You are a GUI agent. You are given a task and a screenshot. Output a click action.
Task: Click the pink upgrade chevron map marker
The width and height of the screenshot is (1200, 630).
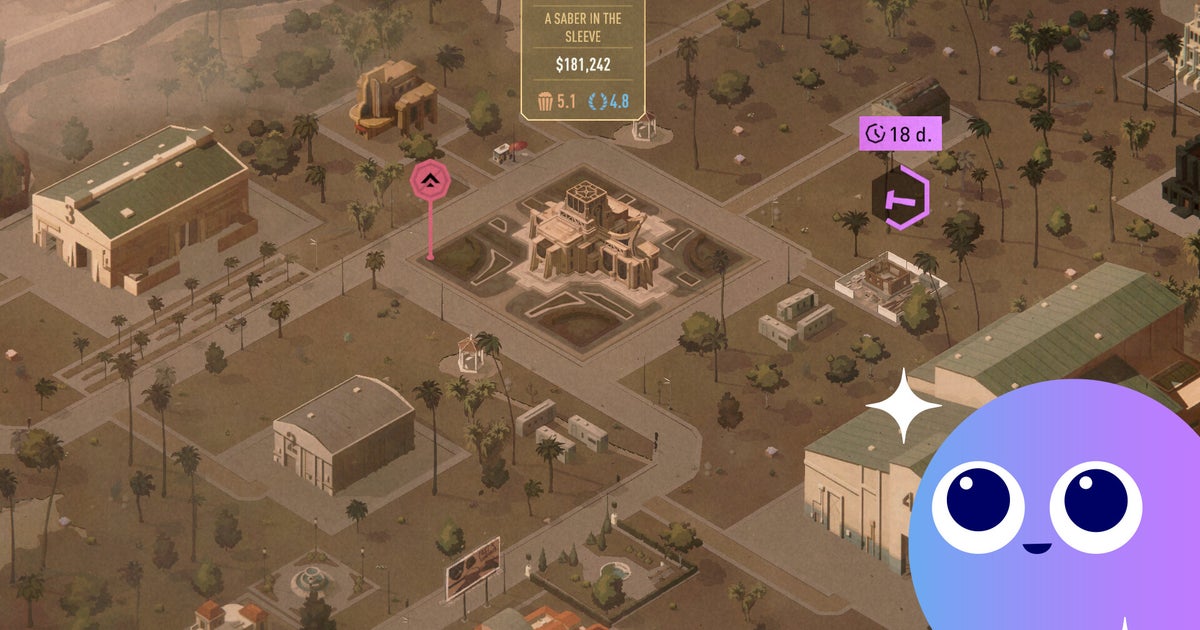click(430, 180)
